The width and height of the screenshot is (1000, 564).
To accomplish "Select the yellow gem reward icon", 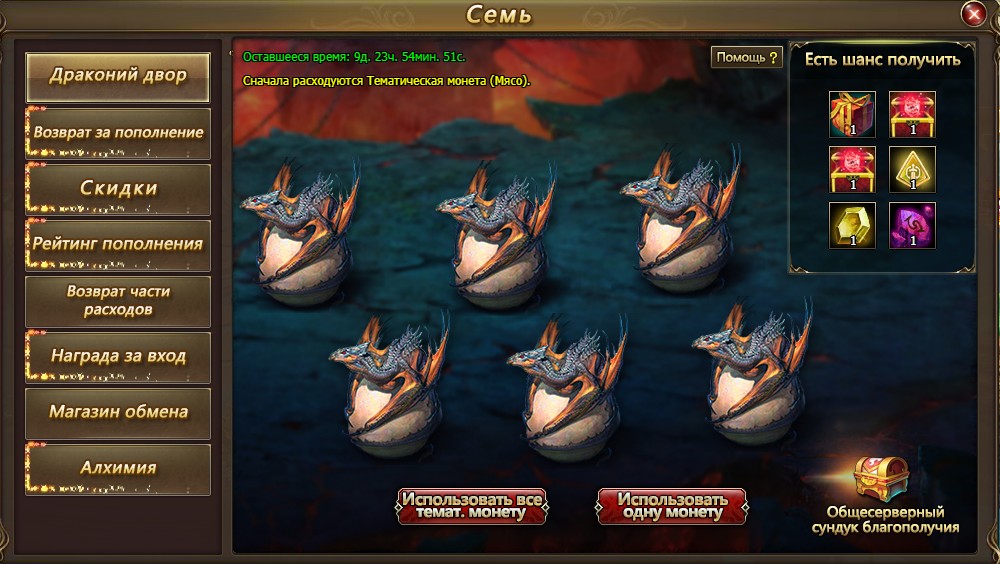I will click(x=852, y=225).
